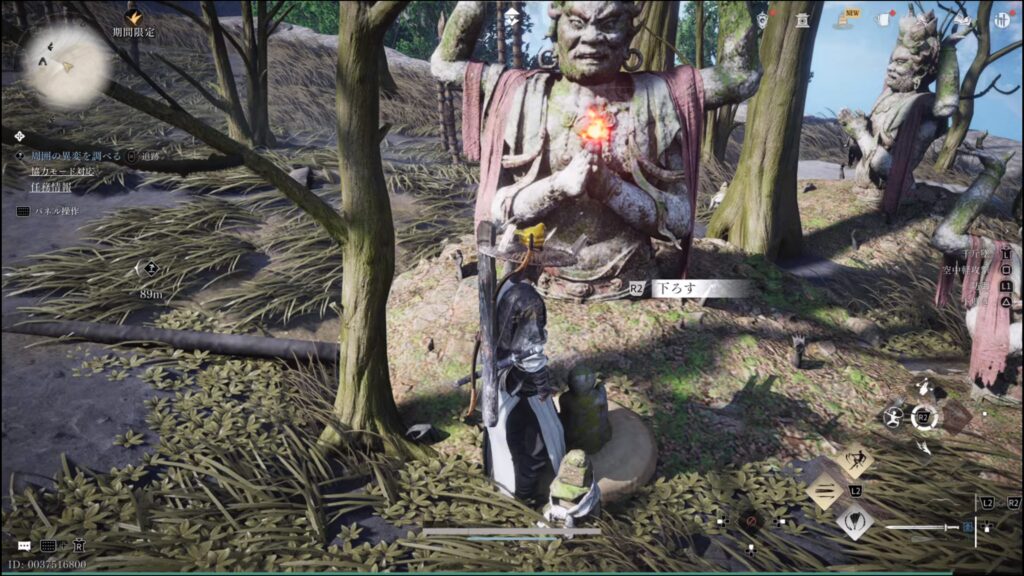1024x576 pixels.
Task: Click the red prohibited item slot
Action: [x=748, y=521]
